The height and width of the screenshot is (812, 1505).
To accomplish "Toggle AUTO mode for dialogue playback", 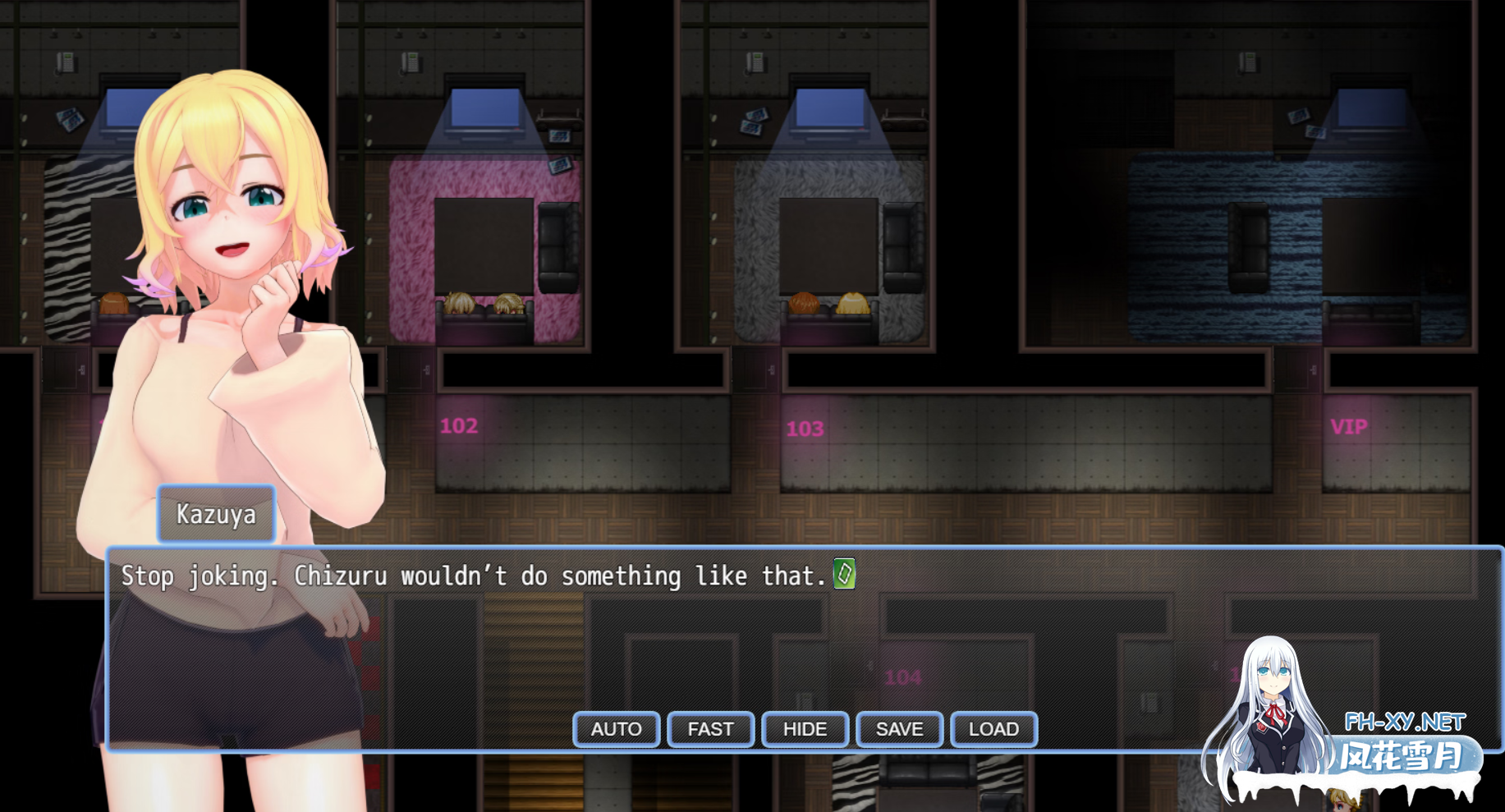I will click(616, 729).
